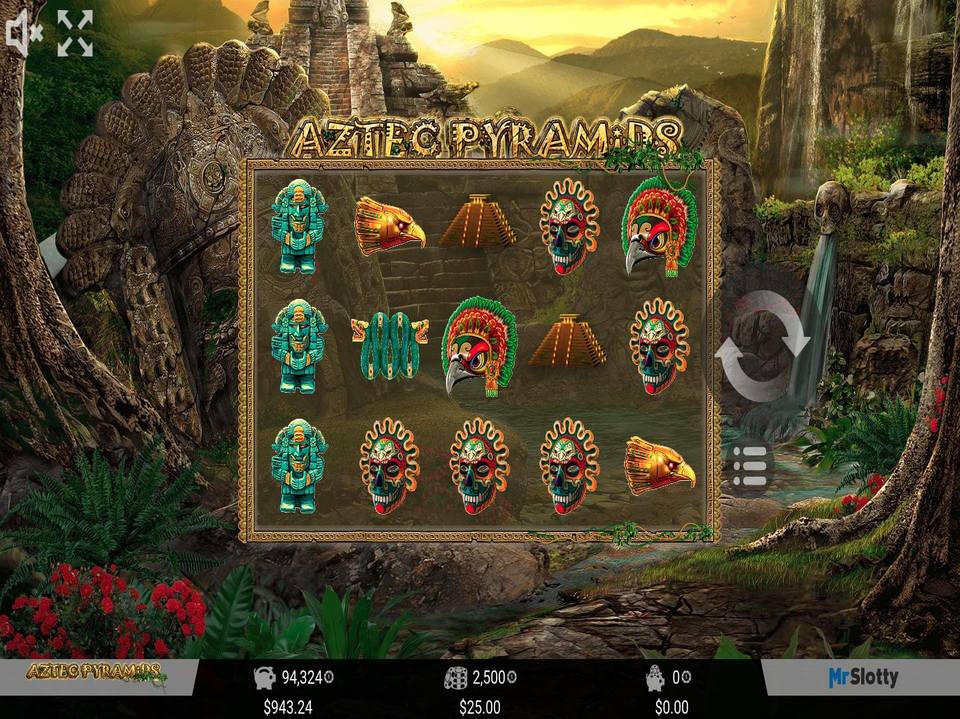Image resolution: width=960 pixels, height=719 pixels.
Task: Click the Aztec Pyramids logo in the bottom bar
Action: 96,673
